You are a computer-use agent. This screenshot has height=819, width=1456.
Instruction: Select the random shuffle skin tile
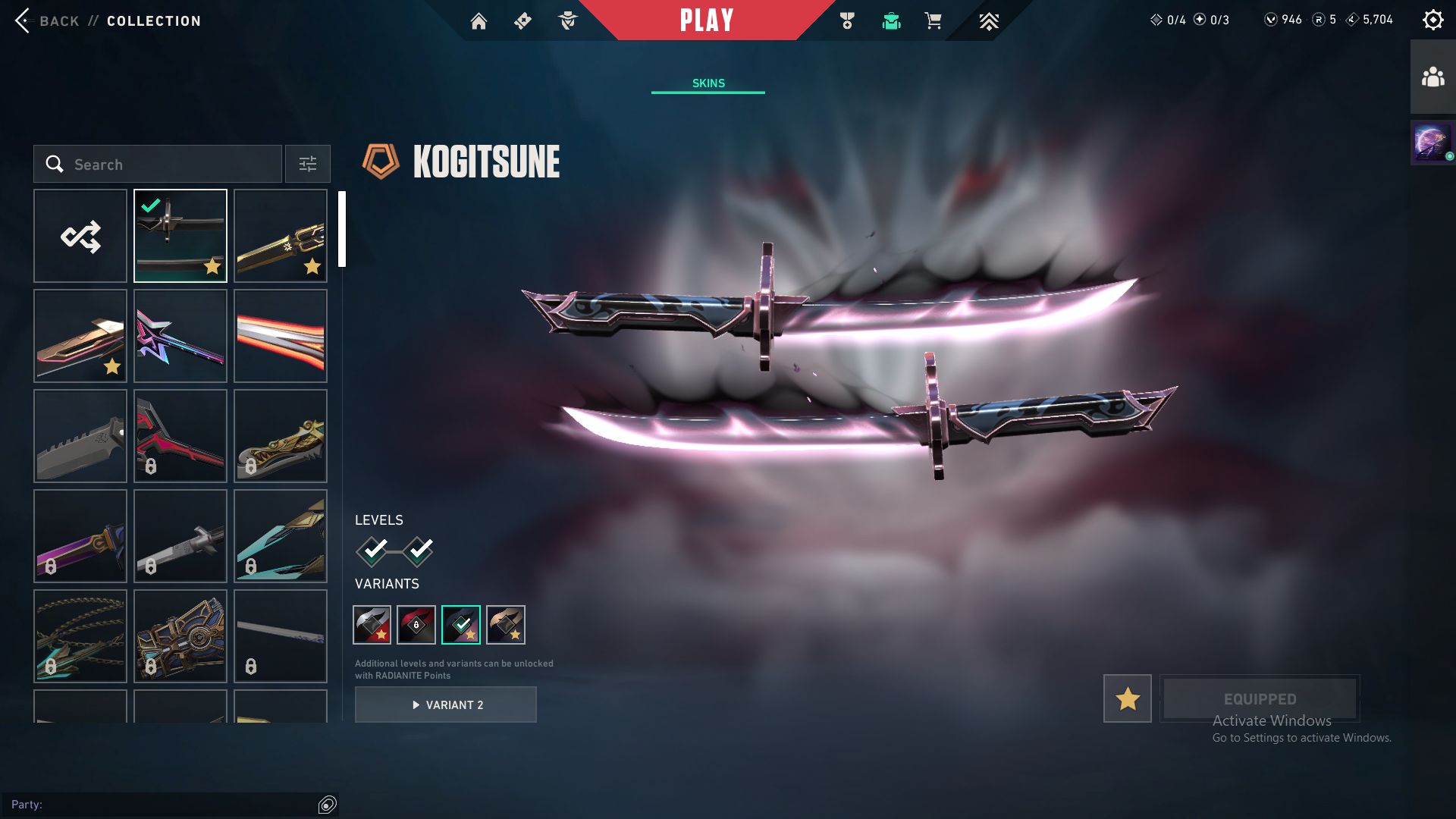[80, 236]
